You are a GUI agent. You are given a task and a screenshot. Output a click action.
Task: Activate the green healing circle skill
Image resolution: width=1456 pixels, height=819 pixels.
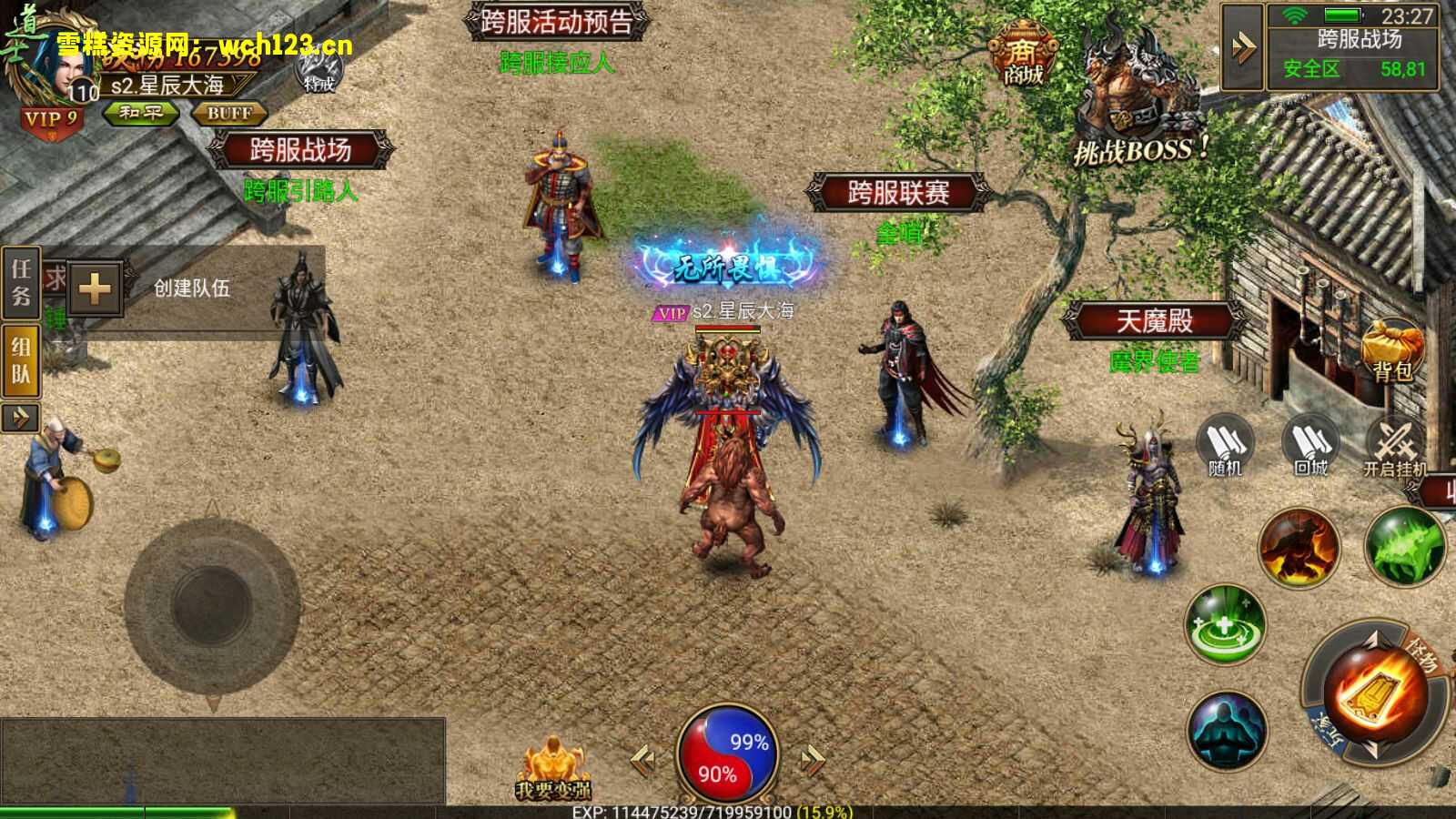click(1226, 625)
